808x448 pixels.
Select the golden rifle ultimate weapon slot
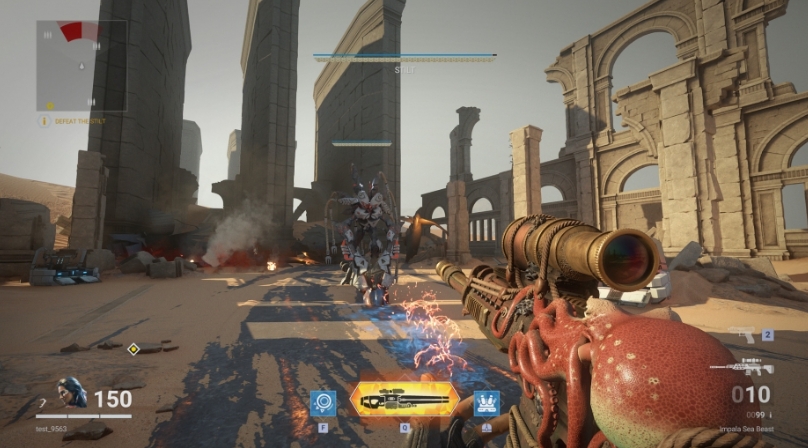point(404,400)
